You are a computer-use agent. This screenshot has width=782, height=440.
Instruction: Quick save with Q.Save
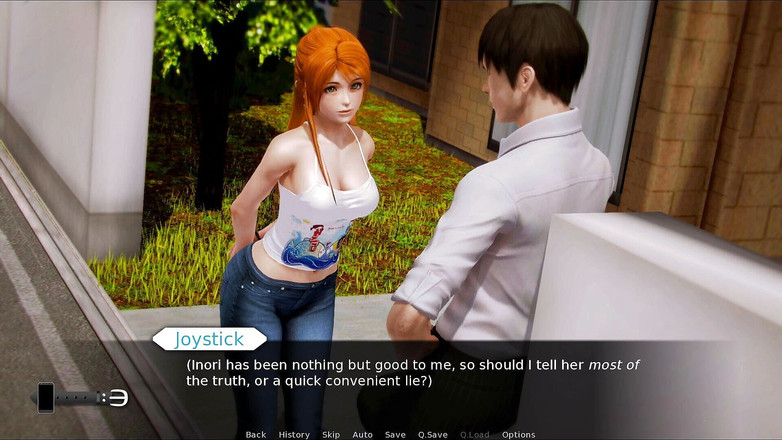[433, 435]
